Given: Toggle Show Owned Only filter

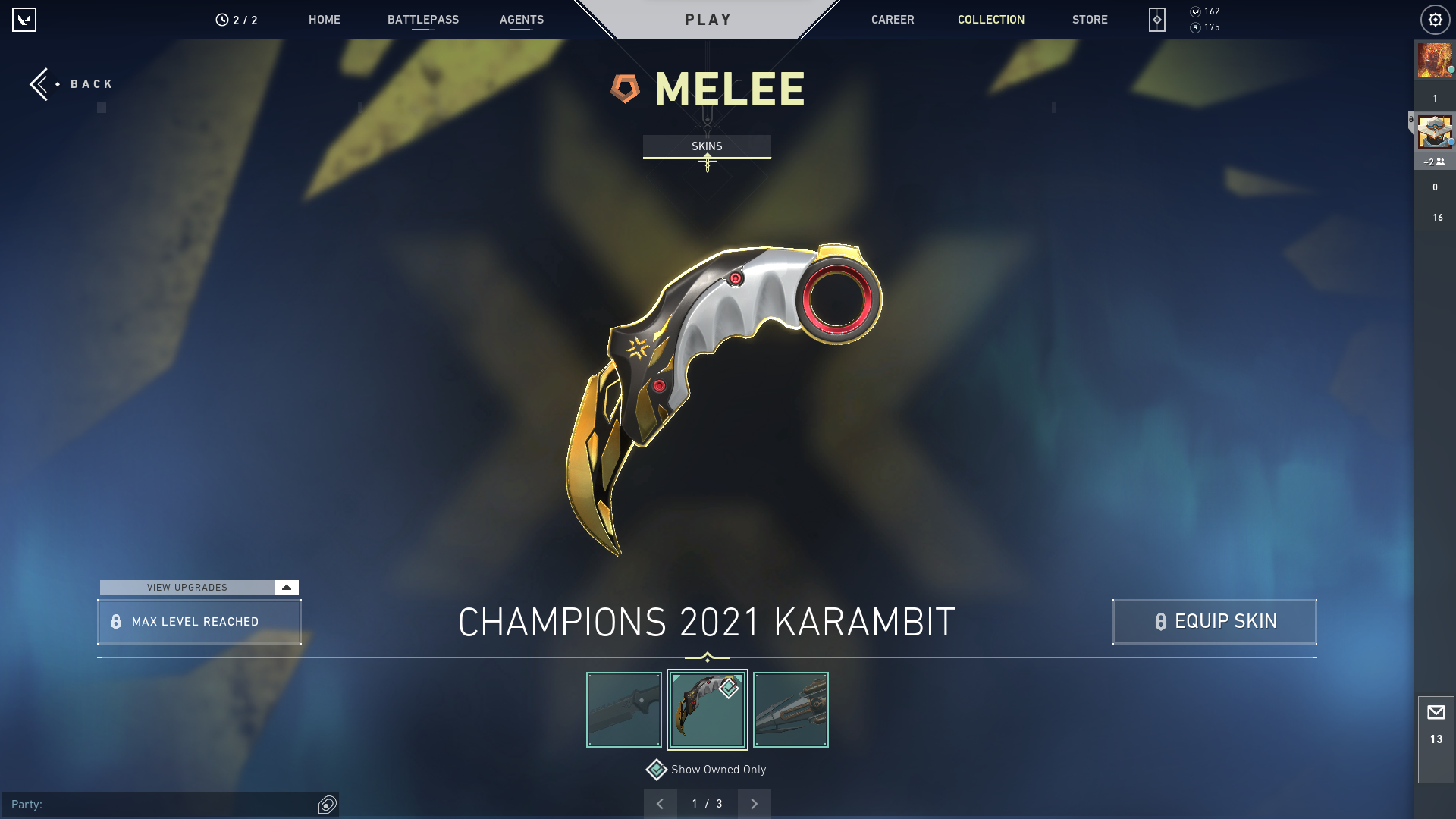Looking at the screenshot, I should tap(657, 770).
